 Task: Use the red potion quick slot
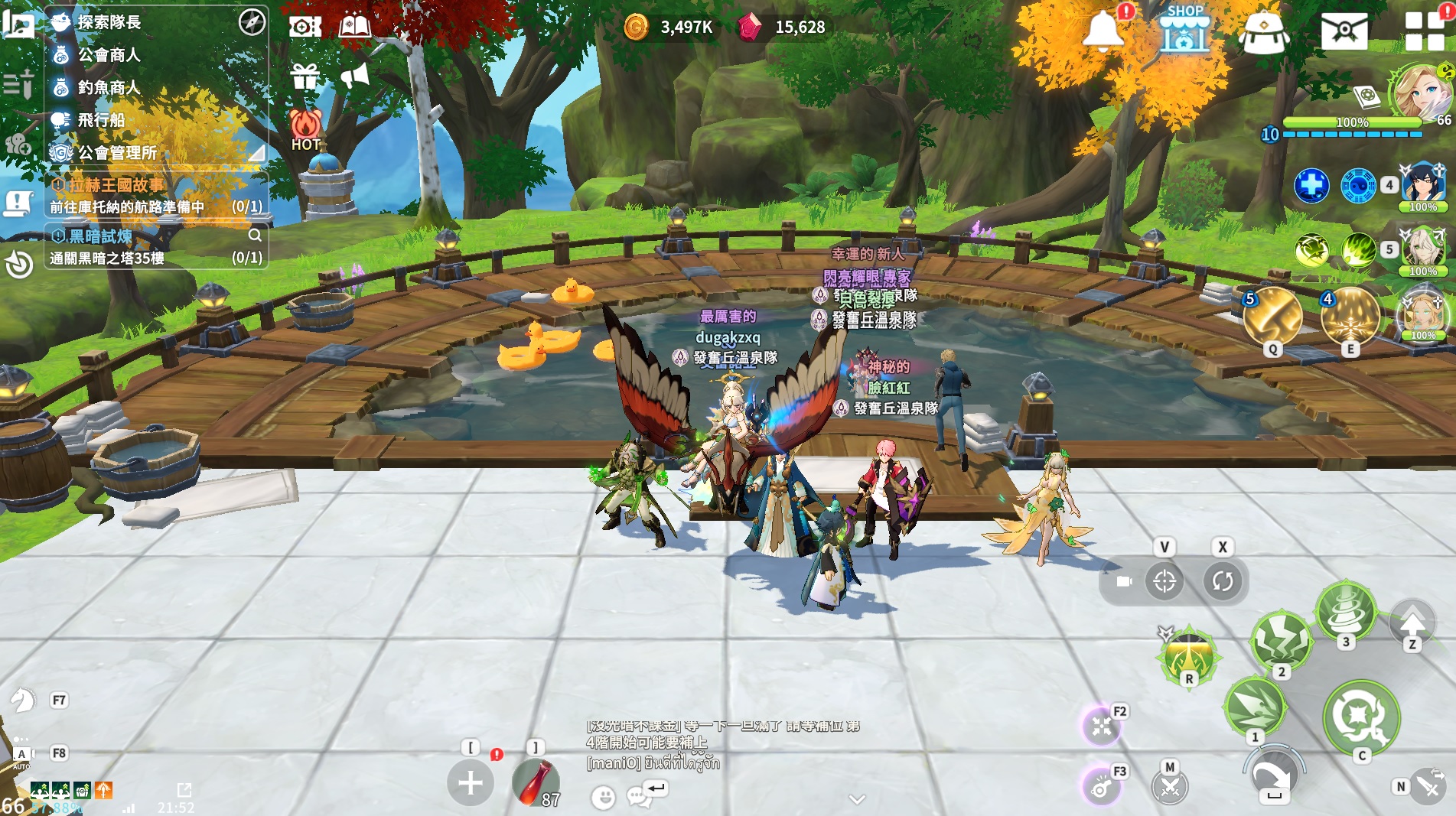535,783
